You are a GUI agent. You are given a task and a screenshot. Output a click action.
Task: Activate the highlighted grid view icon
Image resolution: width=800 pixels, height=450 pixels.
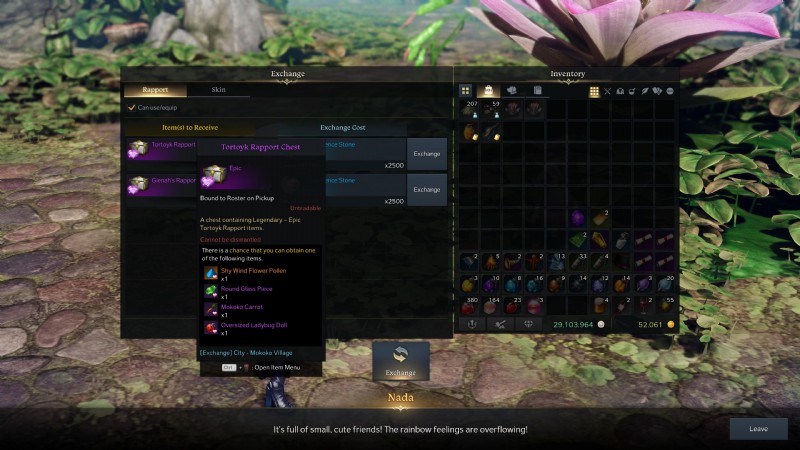click(x=594, y=91)
